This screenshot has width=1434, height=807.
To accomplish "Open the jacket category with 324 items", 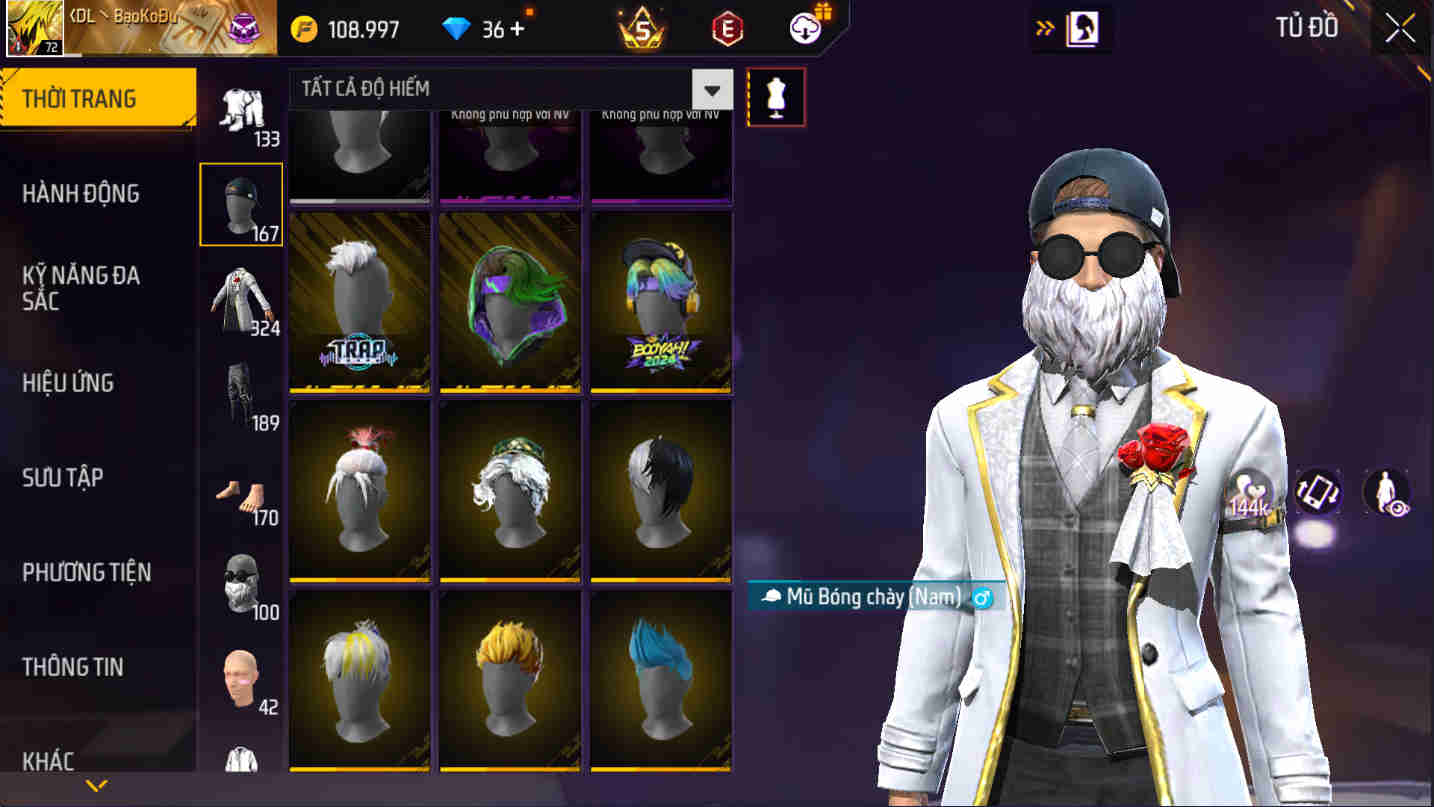I will click(x=241, y=295).
